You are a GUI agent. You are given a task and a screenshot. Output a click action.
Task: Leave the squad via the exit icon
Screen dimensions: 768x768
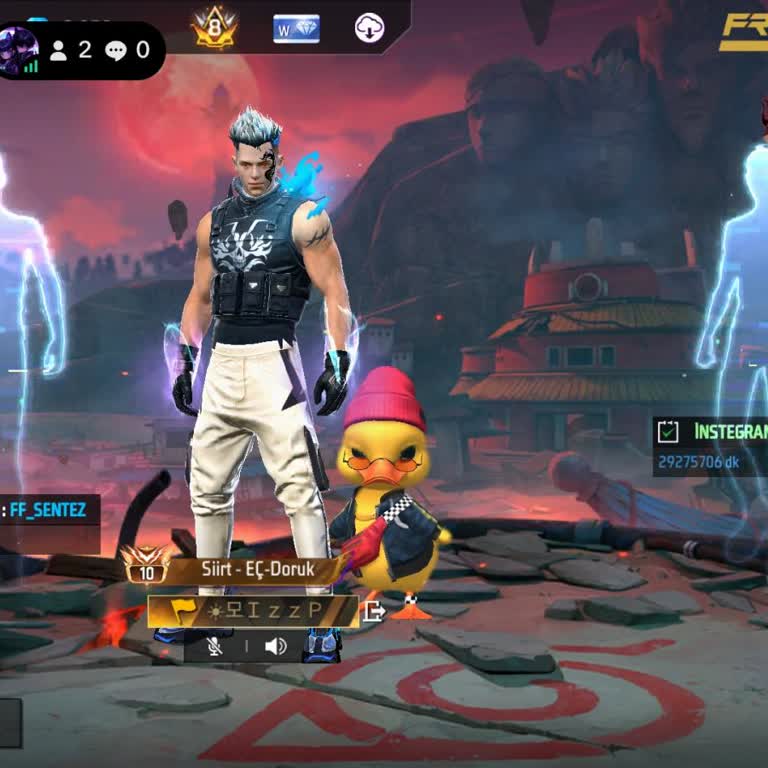click(372, 611)
